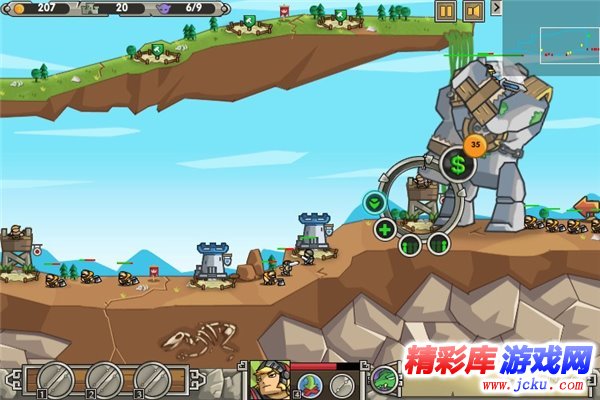Screen dimensions: 600x400
Task: Select the hero portrait
Action: click(x=268, y=380)
